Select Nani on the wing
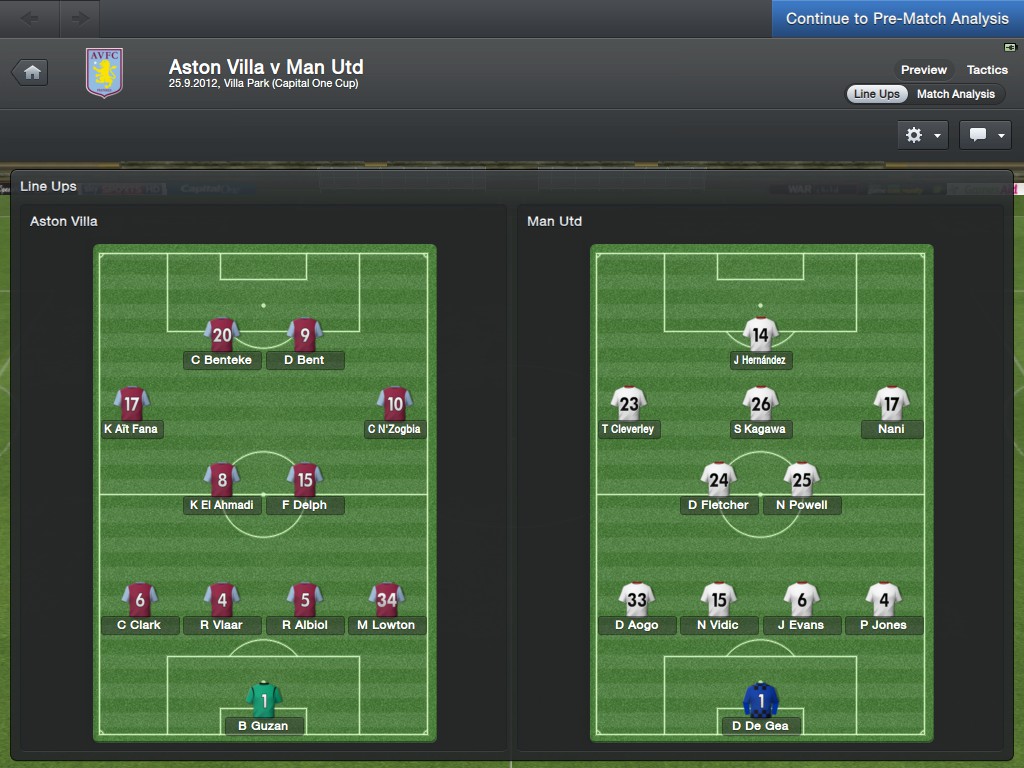1024x768 pixels. [891, 413]
